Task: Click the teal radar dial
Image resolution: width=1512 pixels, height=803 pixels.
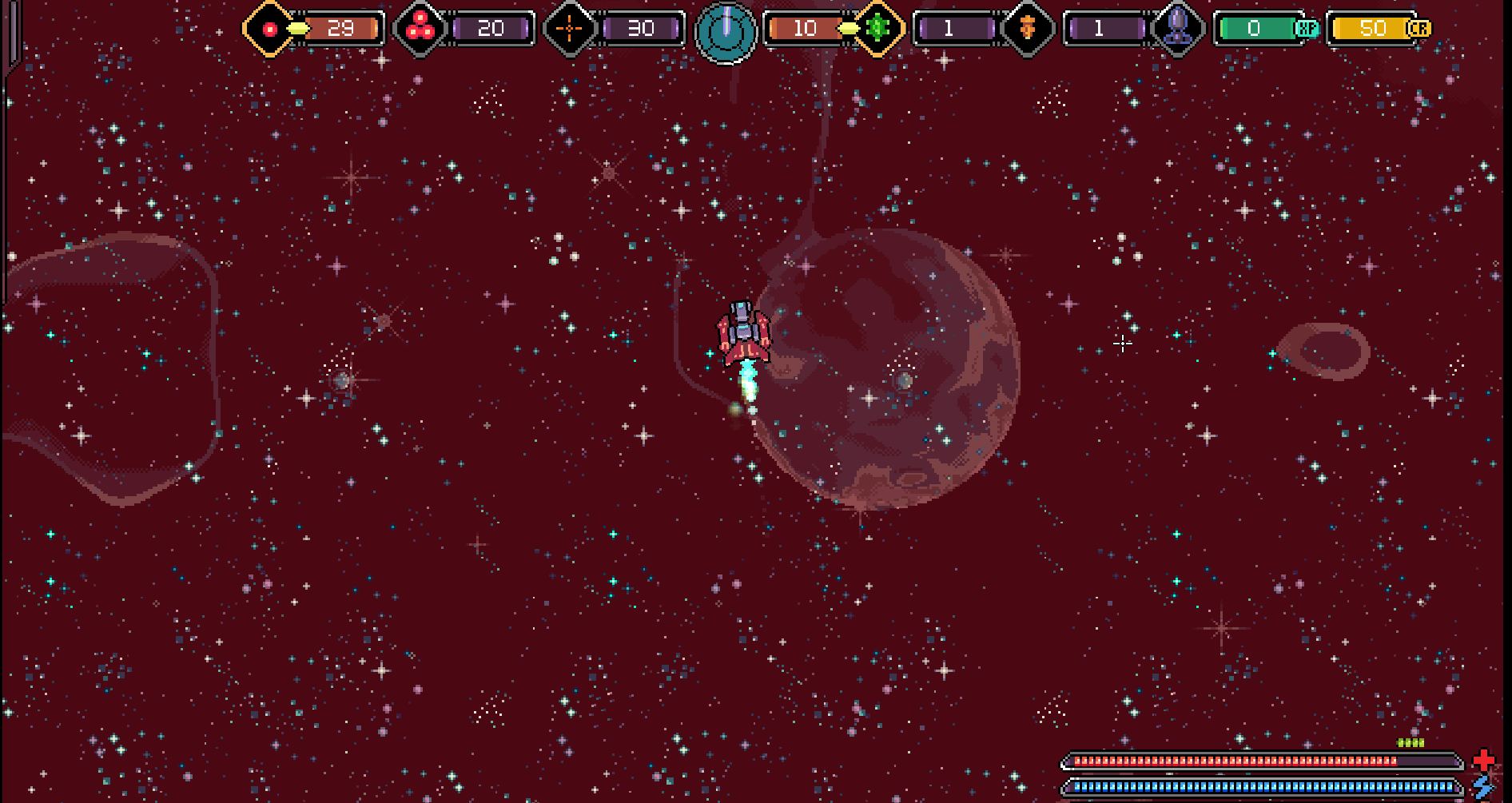Action: [726, 32]
